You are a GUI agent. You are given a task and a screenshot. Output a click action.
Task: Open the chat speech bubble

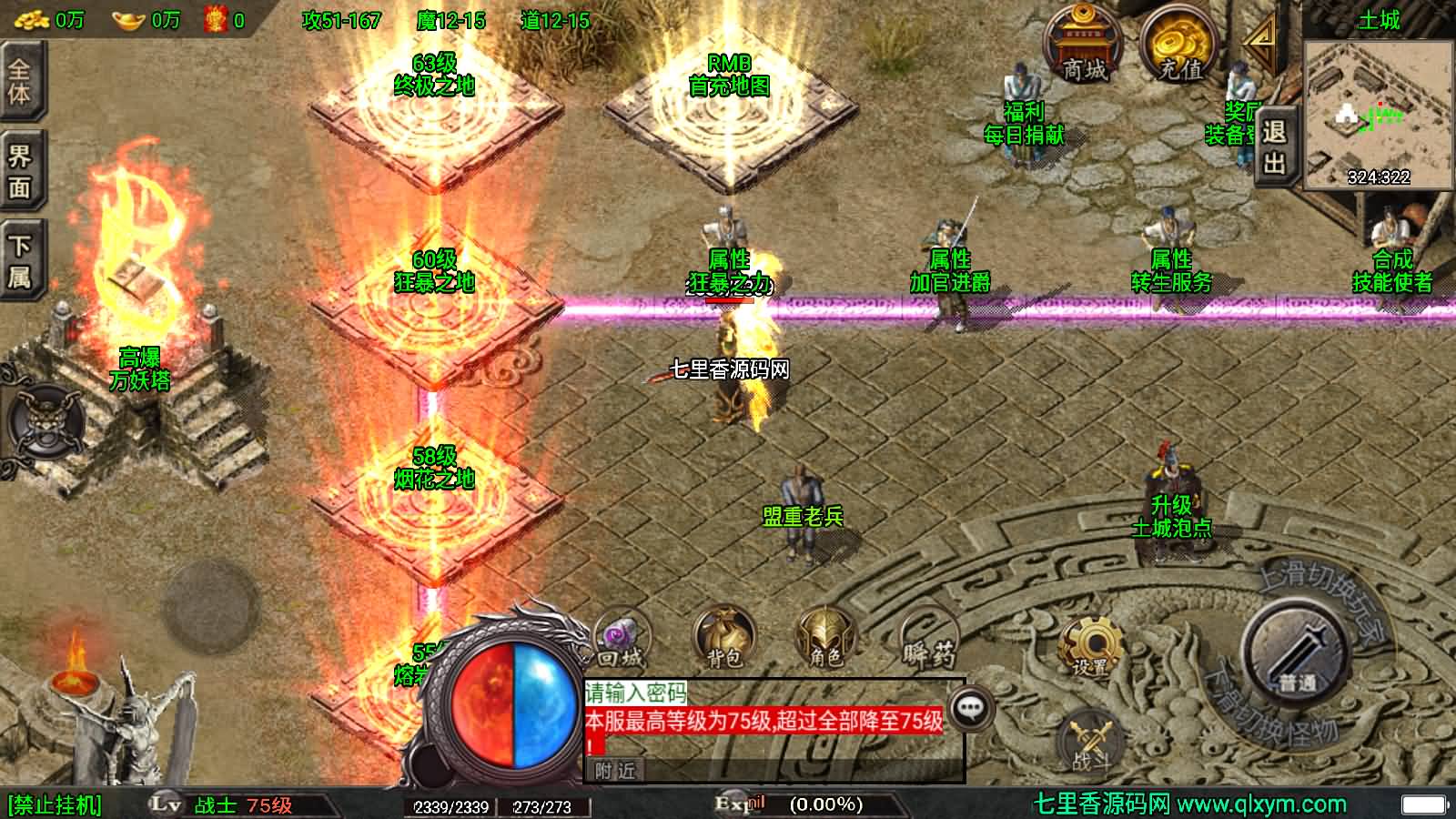pos(970,707)
